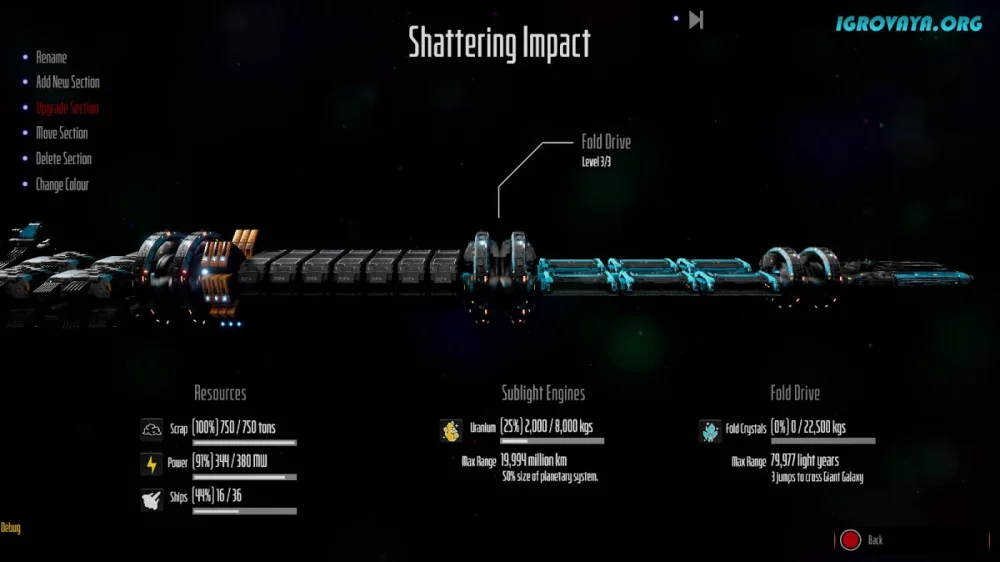Click the IGROVAYA.ORG watermark link
The height and width of the screenshot is (562, 1000).
pos(909,23)
